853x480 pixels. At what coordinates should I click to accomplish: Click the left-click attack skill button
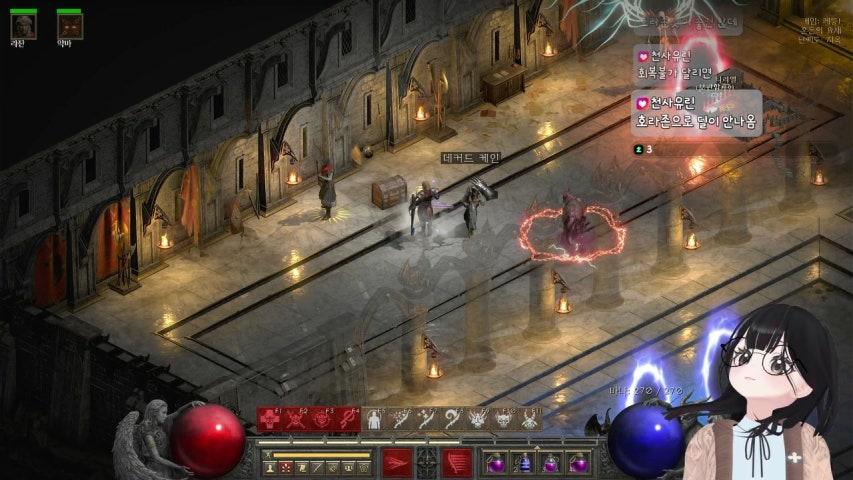[397, 463]
